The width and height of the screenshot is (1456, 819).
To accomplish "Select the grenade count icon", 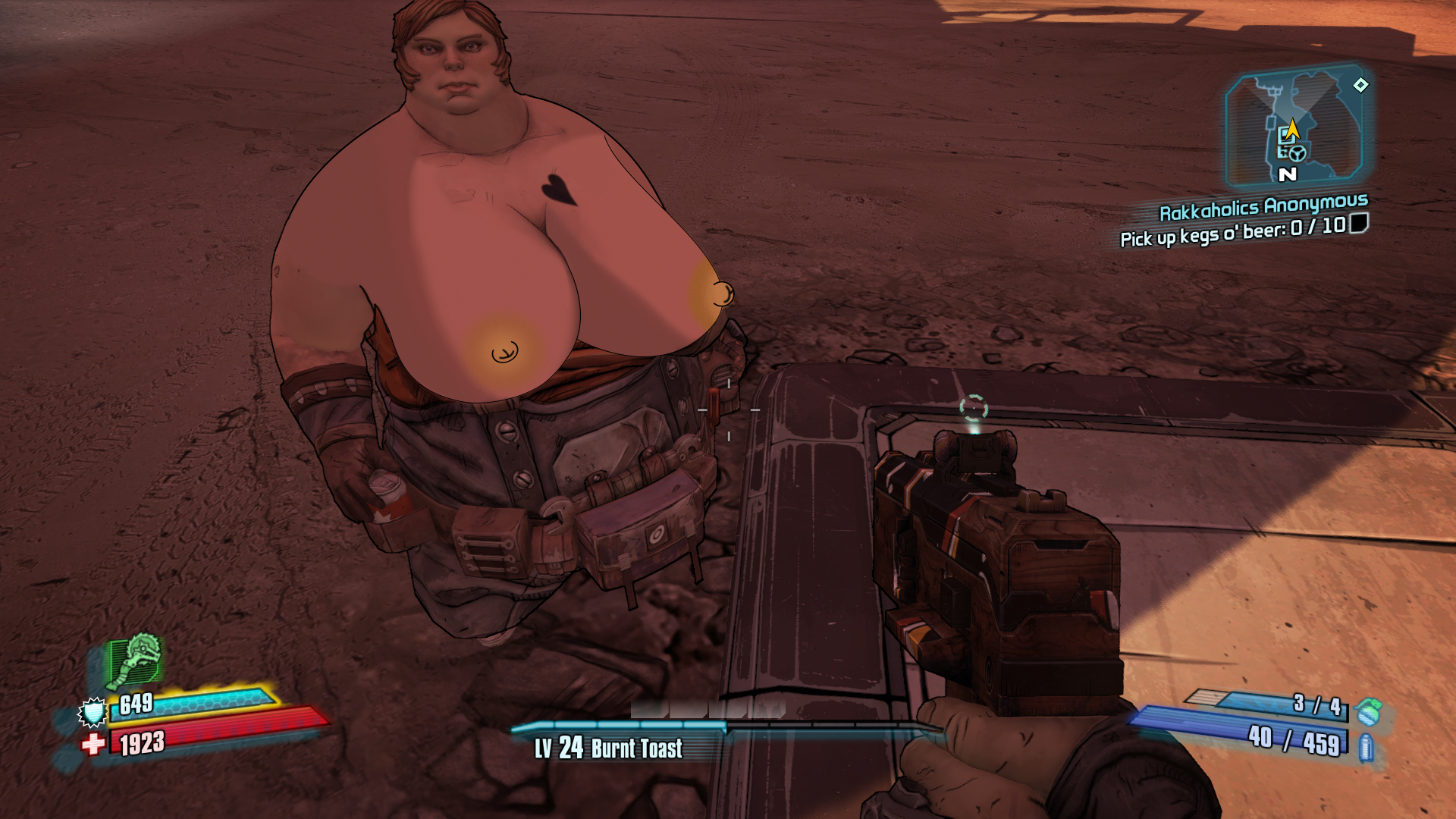I will pyautogui.click(x=1367, y=713).
